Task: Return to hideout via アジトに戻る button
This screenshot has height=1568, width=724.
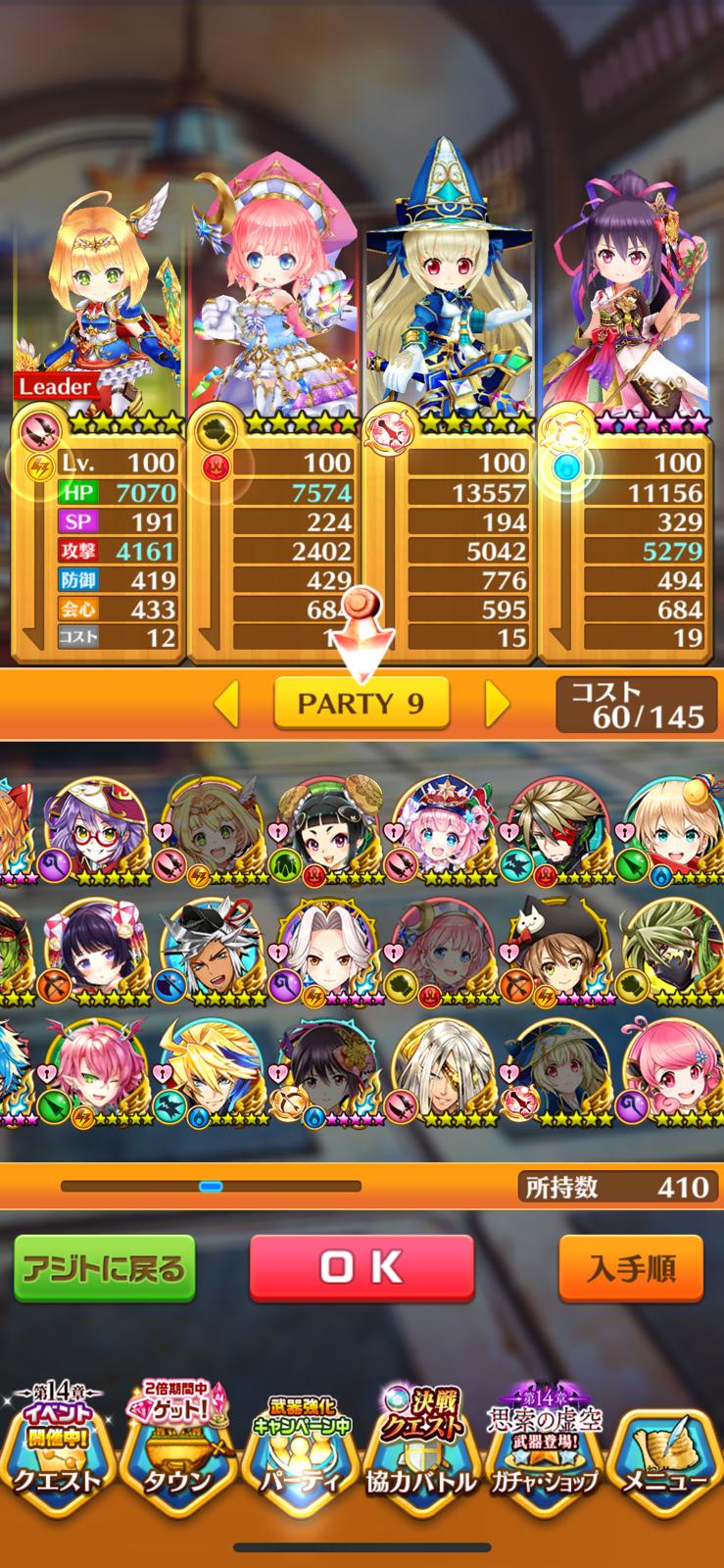Action: 103,1268
